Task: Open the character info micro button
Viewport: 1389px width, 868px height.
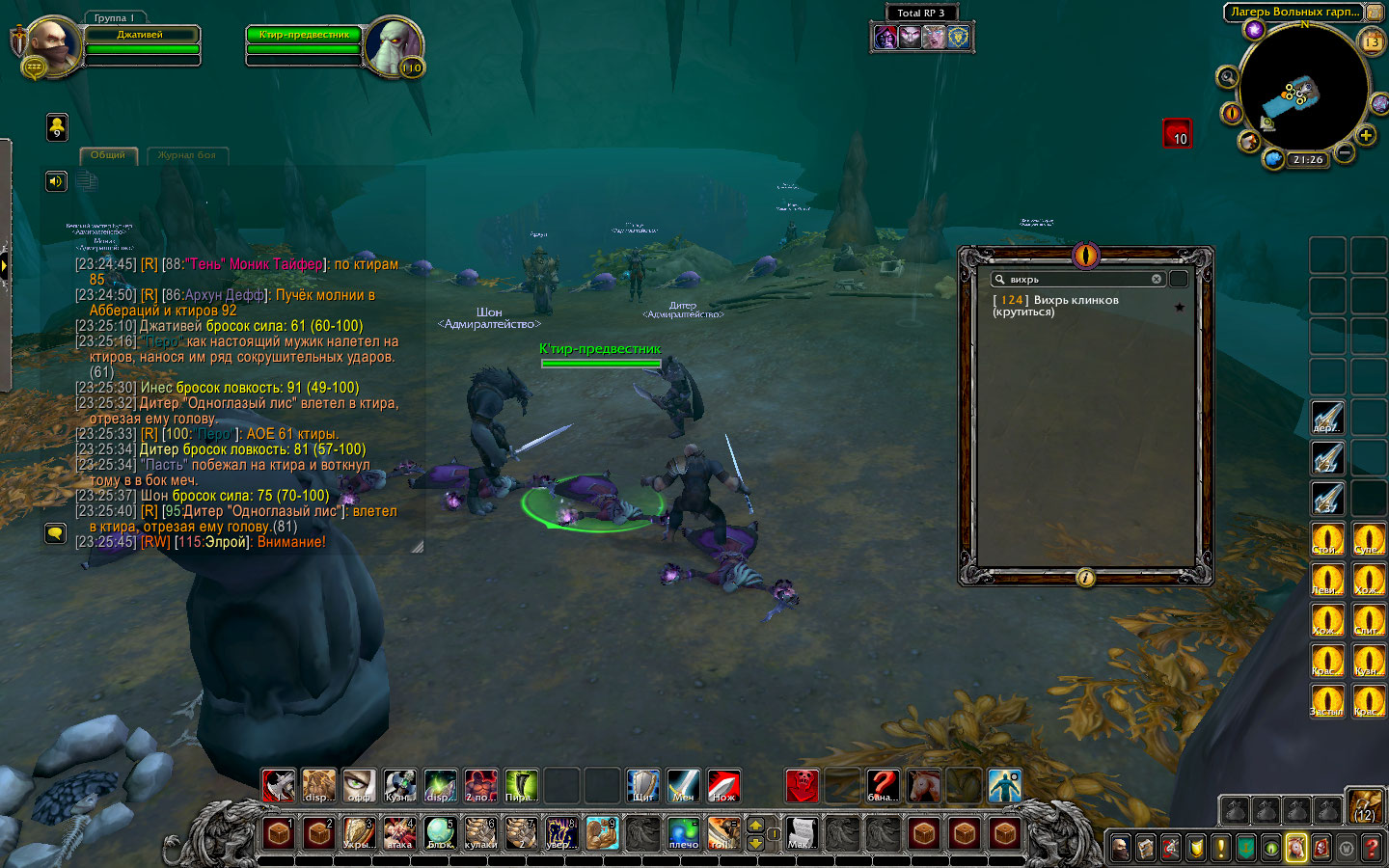Action: pyautogui.click(x=1121, y=848)
